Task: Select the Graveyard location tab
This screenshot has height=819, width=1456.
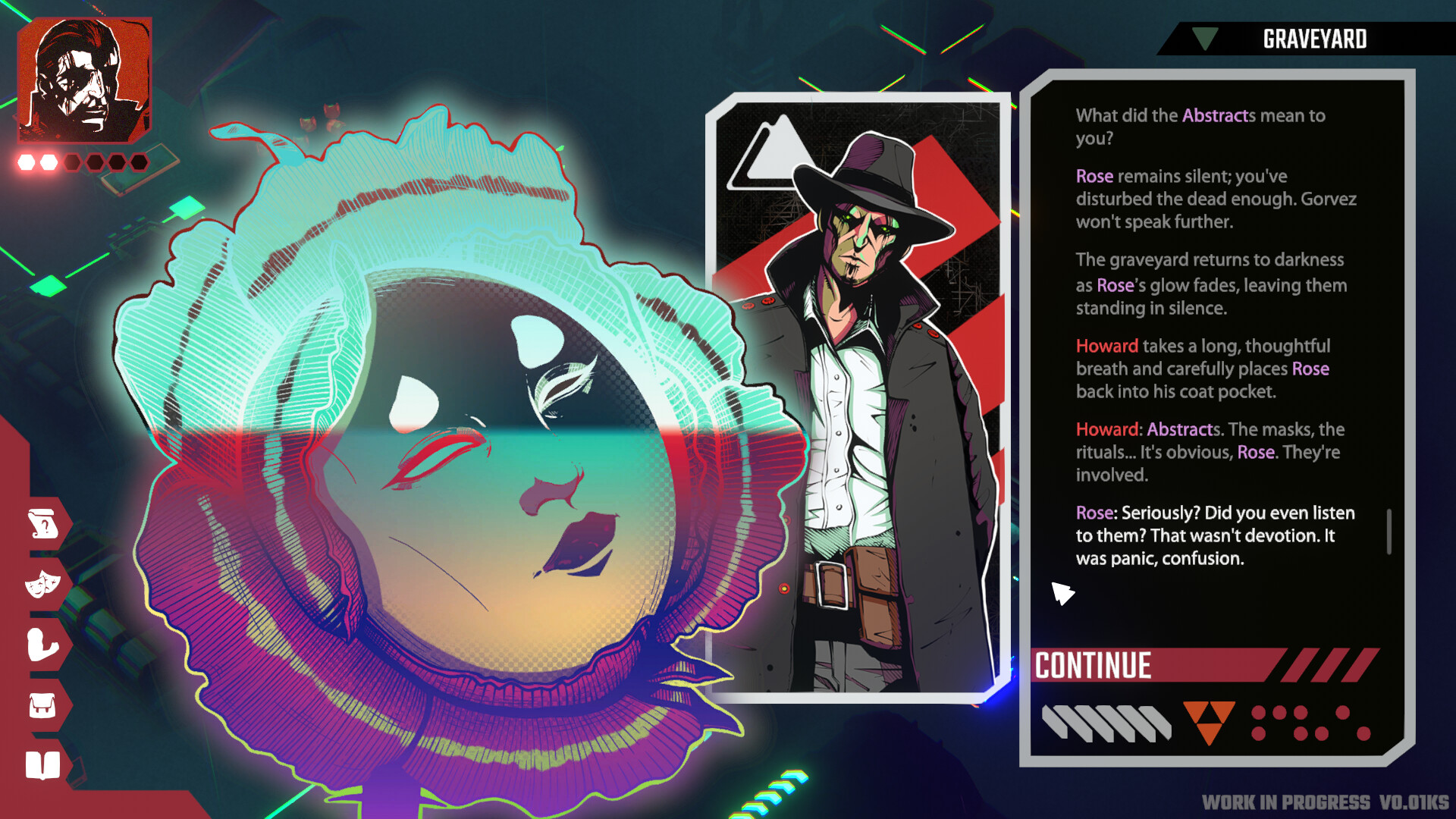Action: tap(1316, 39)
